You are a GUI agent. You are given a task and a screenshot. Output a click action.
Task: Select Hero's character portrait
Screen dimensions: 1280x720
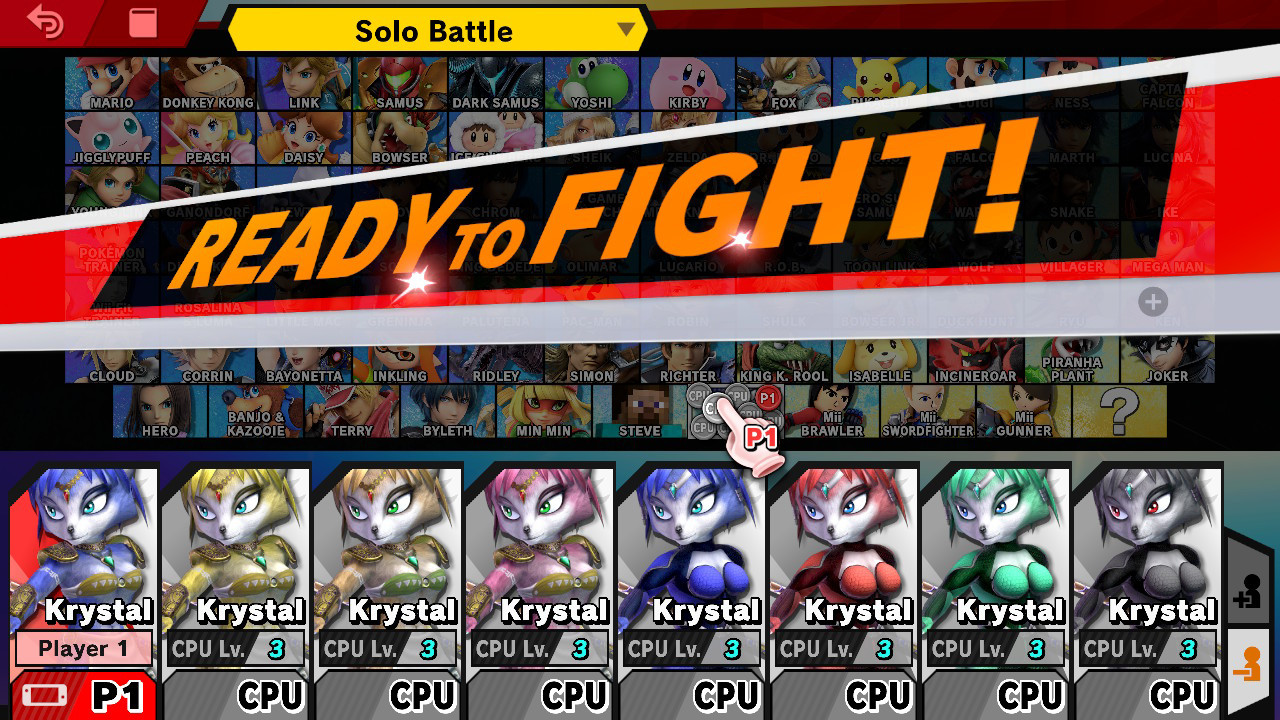(x=158, y=412)
